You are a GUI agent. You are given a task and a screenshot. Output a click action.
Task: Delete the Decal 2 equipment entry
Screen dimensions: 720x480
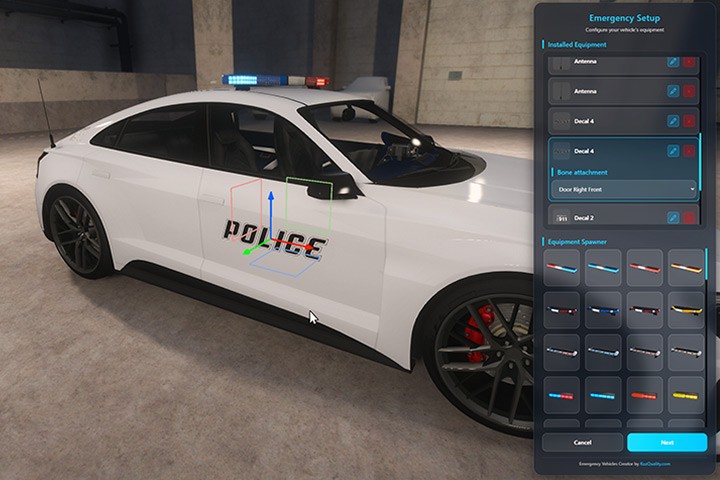click(689, 217)
